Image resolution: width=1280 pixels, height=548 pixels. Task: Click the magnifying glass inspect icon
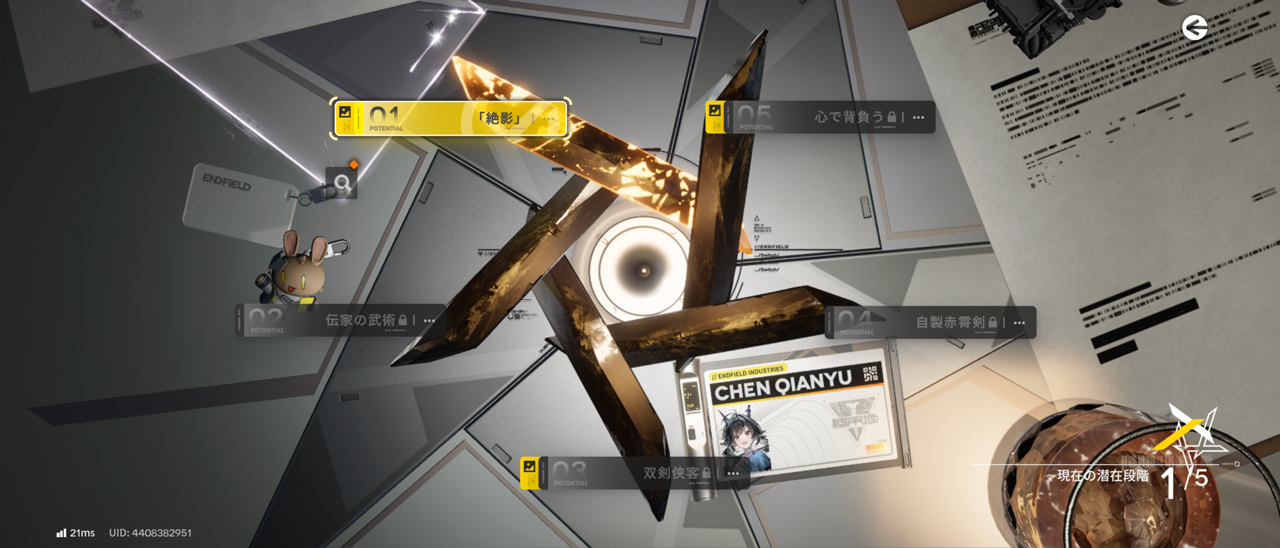tap(342, 183)
